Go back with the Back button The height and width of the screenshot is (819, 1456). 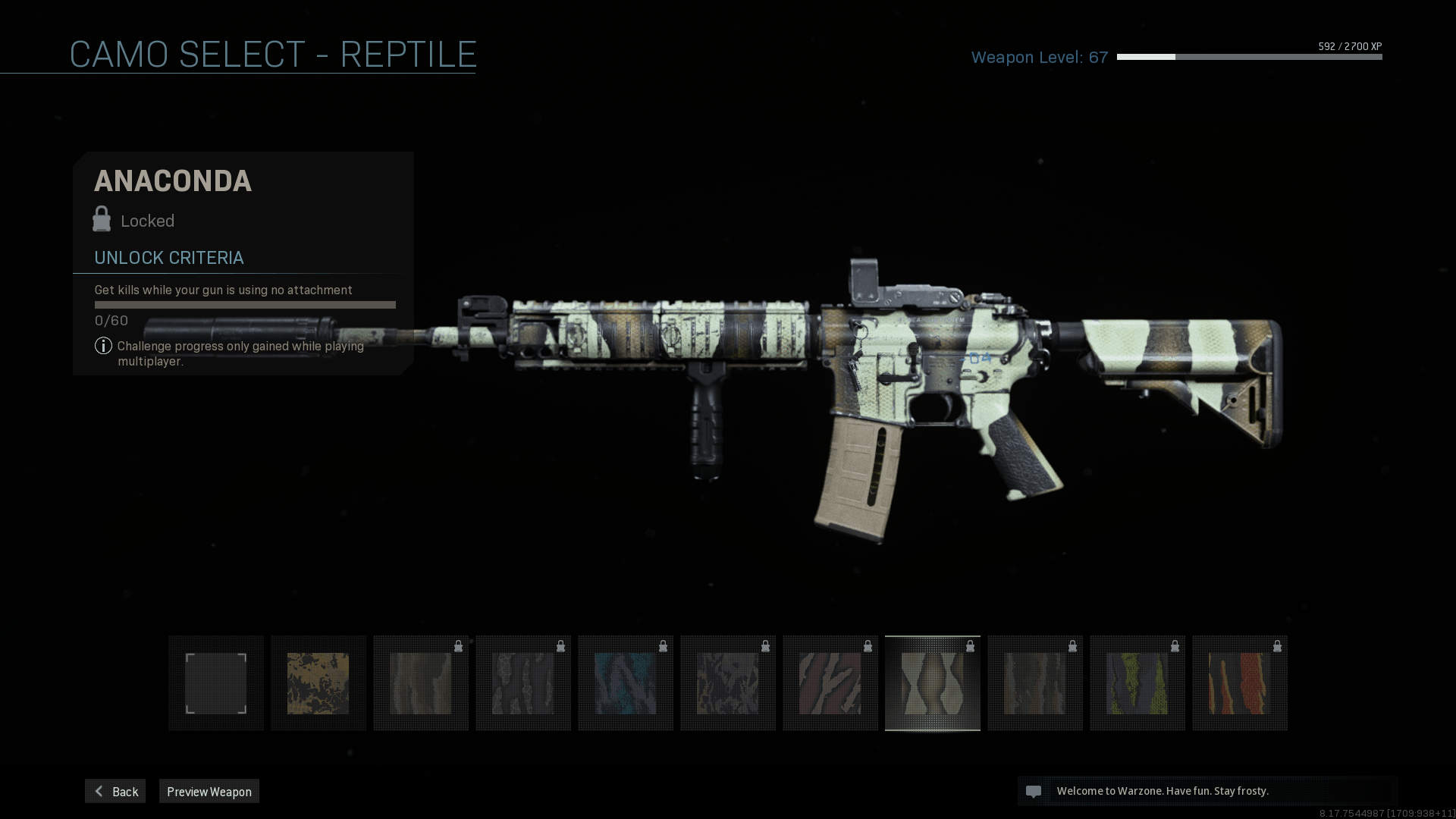click(x=115, y=791)
